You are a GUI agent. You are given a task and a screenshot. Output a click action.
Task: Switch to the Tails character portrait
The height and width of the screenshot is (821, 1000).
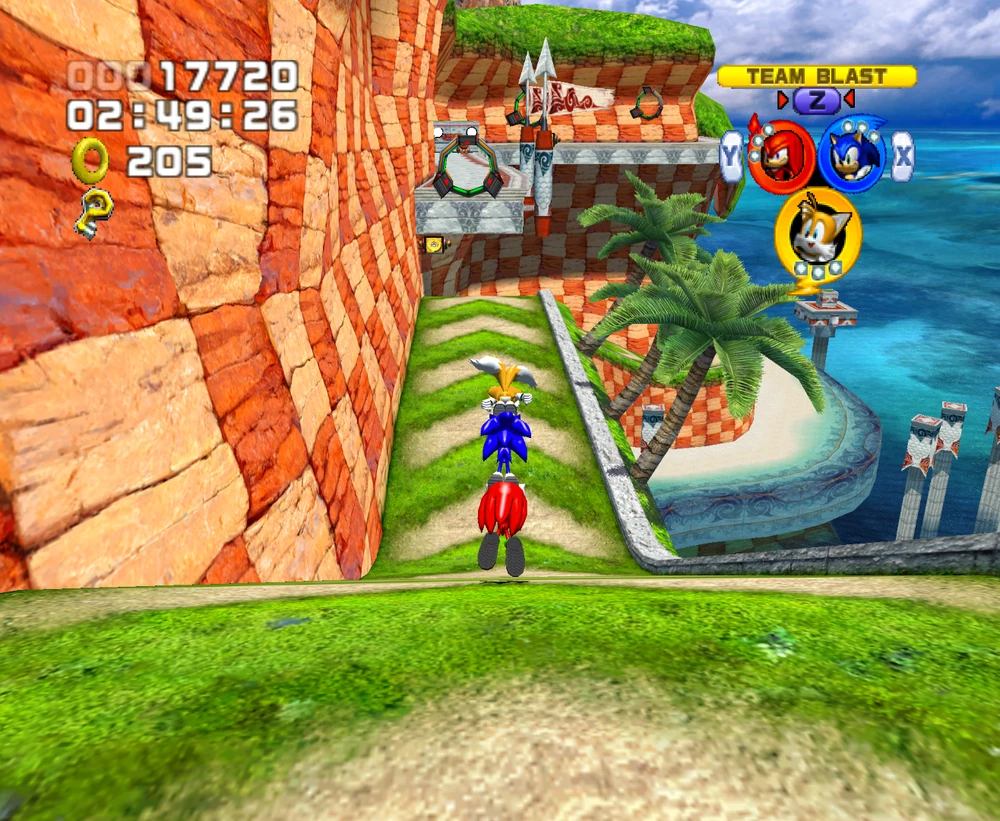(817, 233)
